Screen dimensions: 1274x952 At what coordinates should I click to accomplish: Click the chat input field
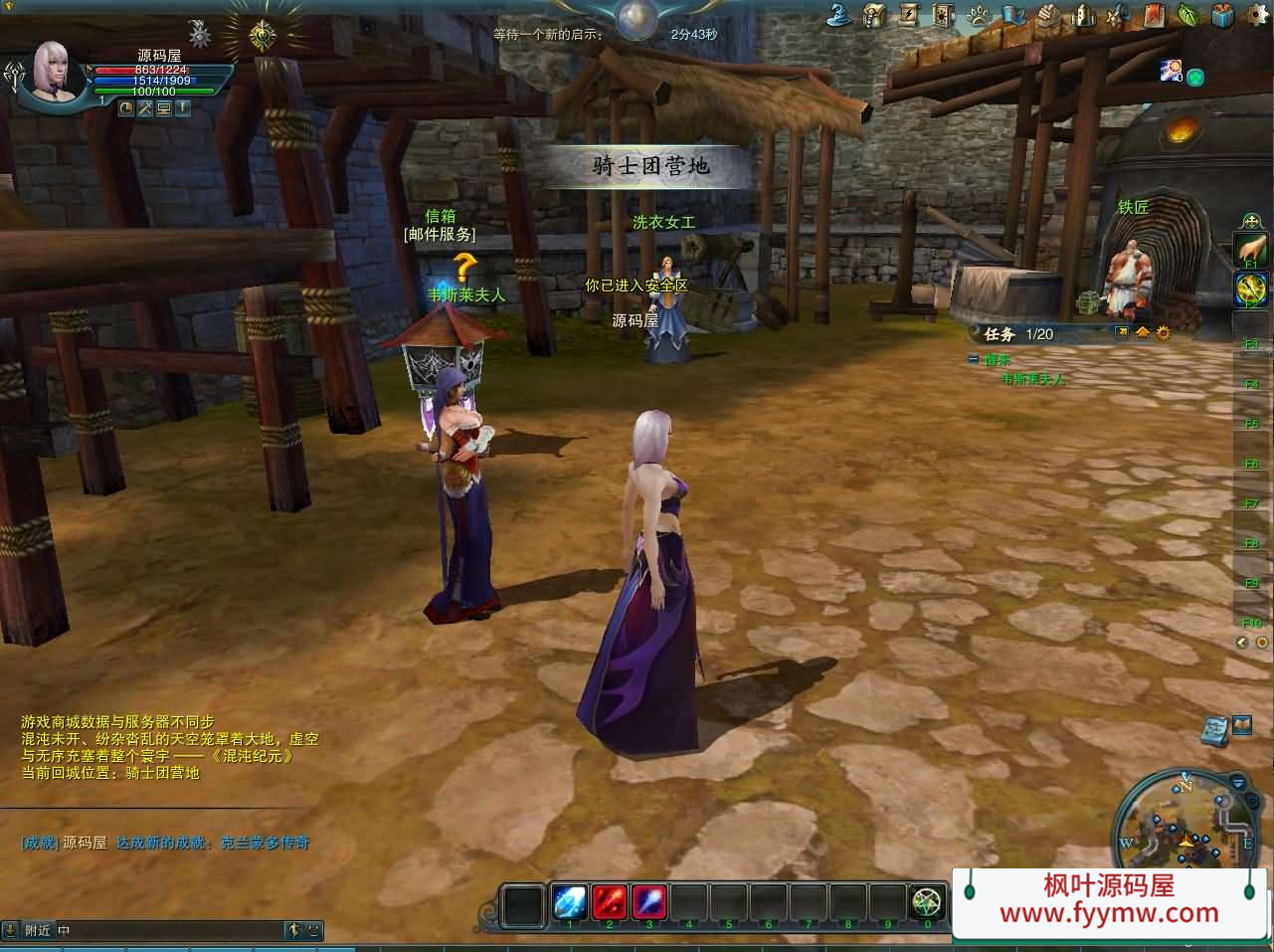(x=169, y=931)
